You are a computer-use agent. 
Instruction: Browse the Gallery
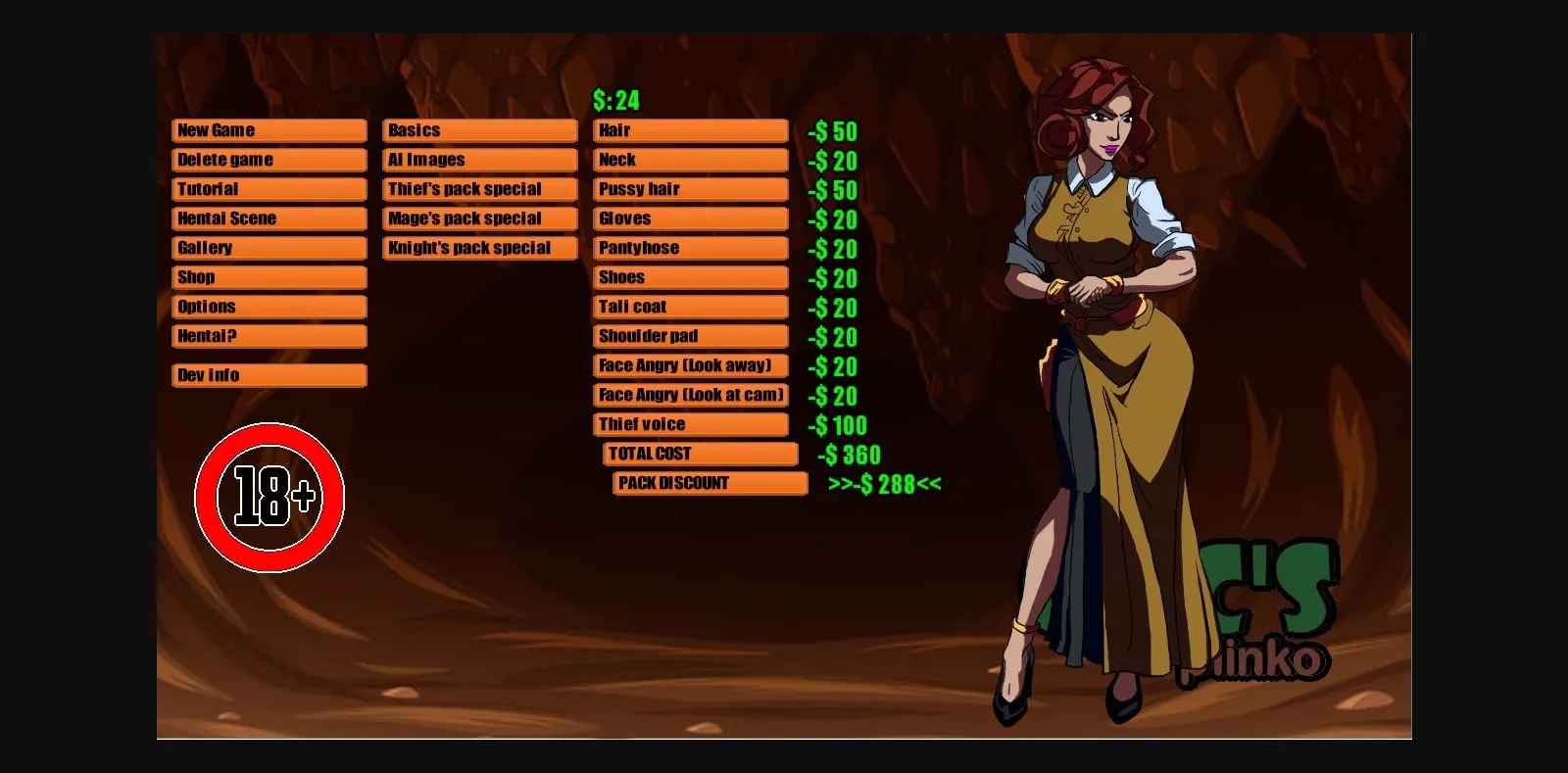coord(269,247)
